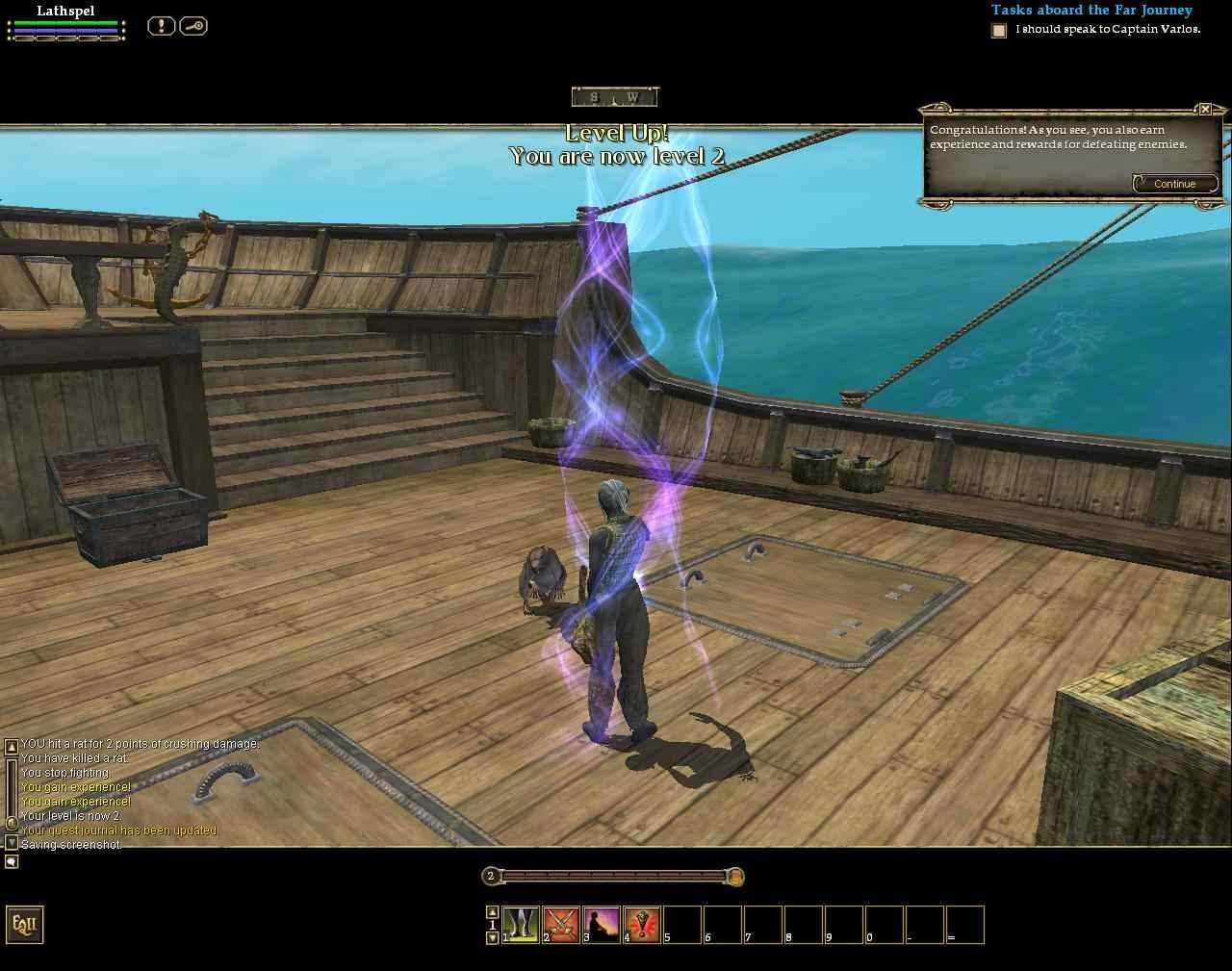Image resolution: width=1232 pixels, height=971 pixels.
Task: Select the Lathspel player name frame
Action: [x=65, y=12]
